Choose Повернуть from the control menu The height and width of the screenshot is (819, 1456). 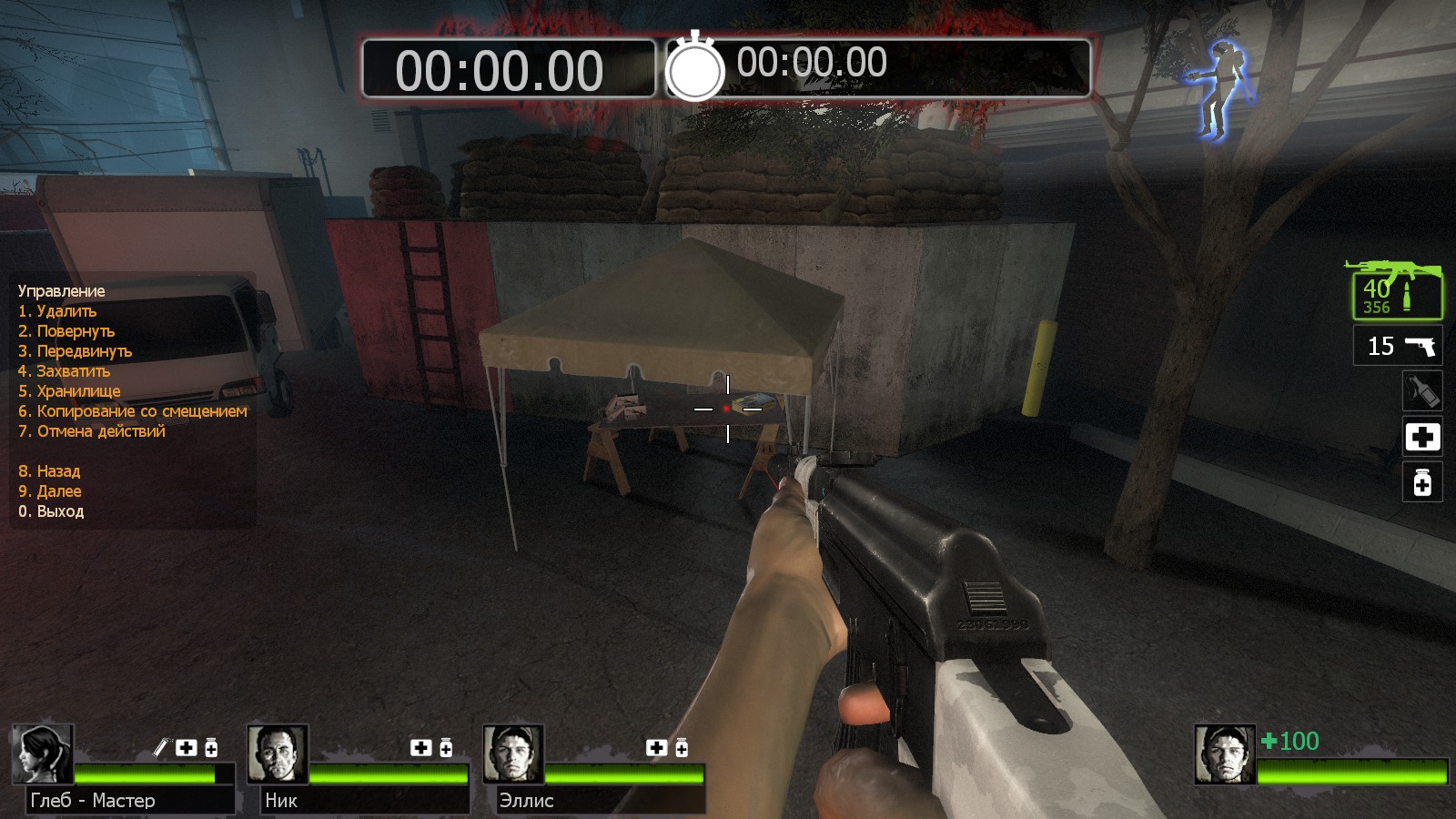click(x=66, y=331)
